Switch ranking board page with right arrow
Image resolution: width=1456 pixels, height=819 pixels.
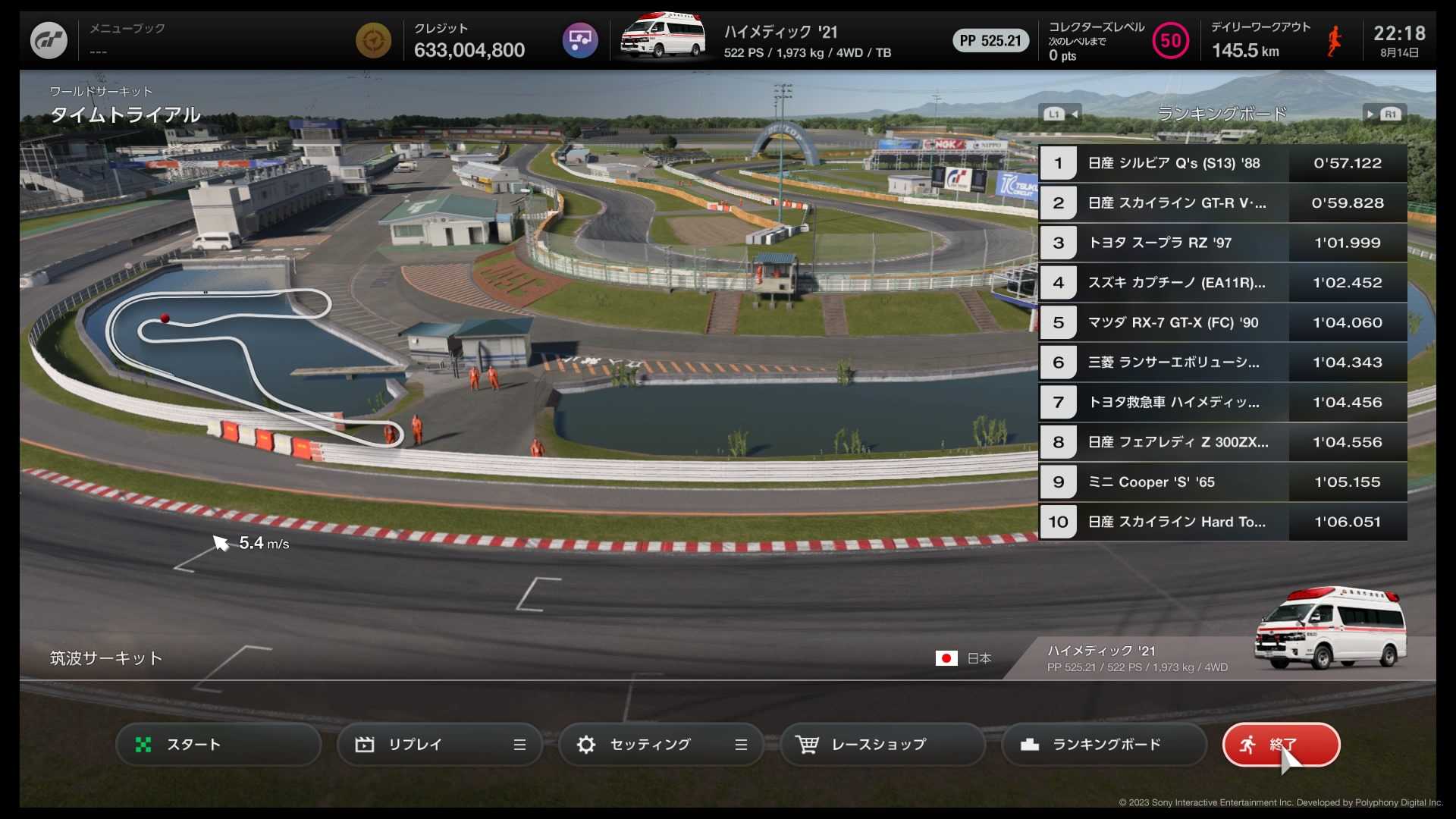click(x=1385, y=115)
